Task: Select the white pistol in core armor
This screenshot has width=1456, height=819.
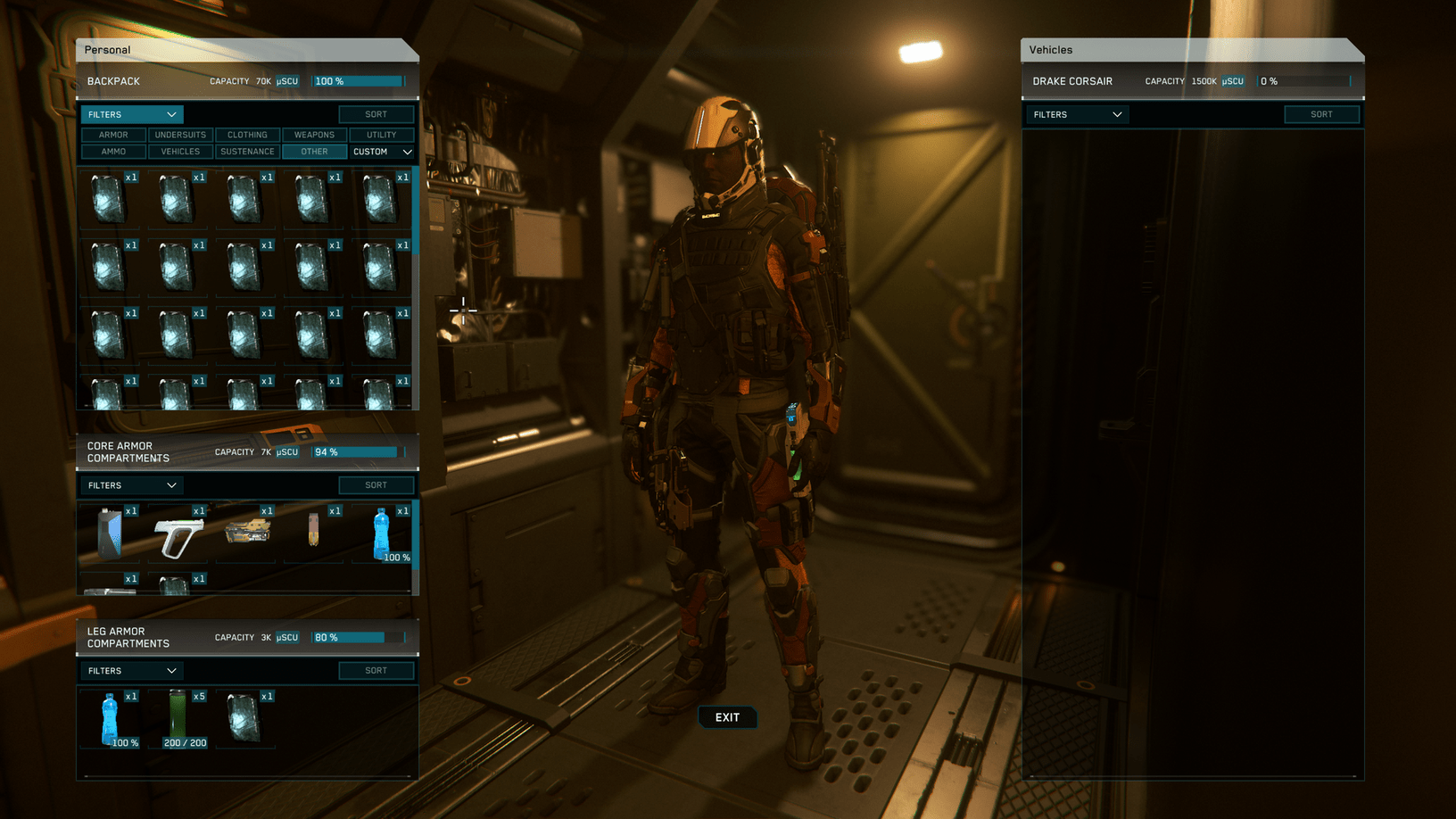Action: tap(178, 535)
